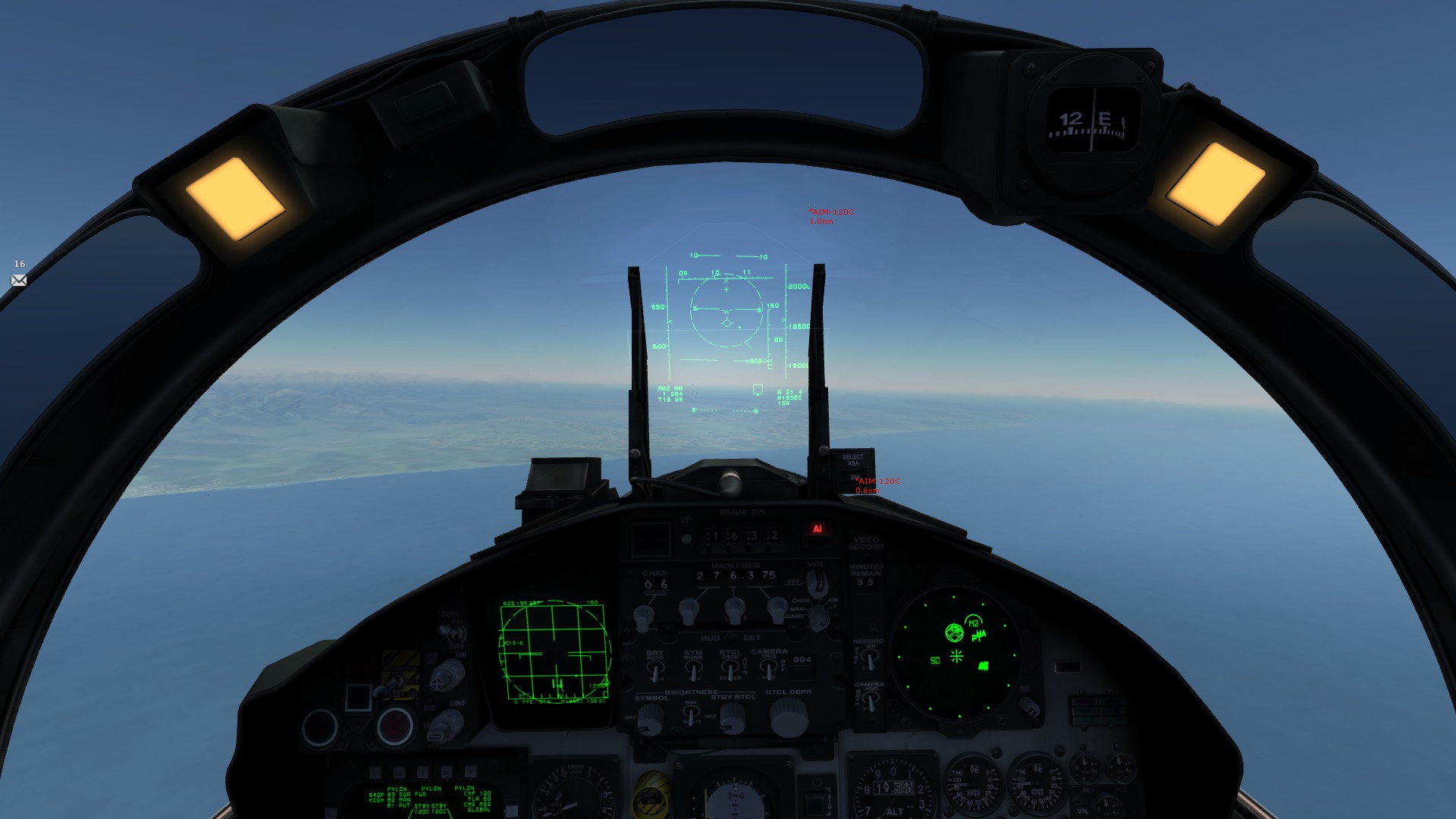Click the first MAIN FREQ frequency selector knob
Screen dimensions: 1456x819
point(688,610)
